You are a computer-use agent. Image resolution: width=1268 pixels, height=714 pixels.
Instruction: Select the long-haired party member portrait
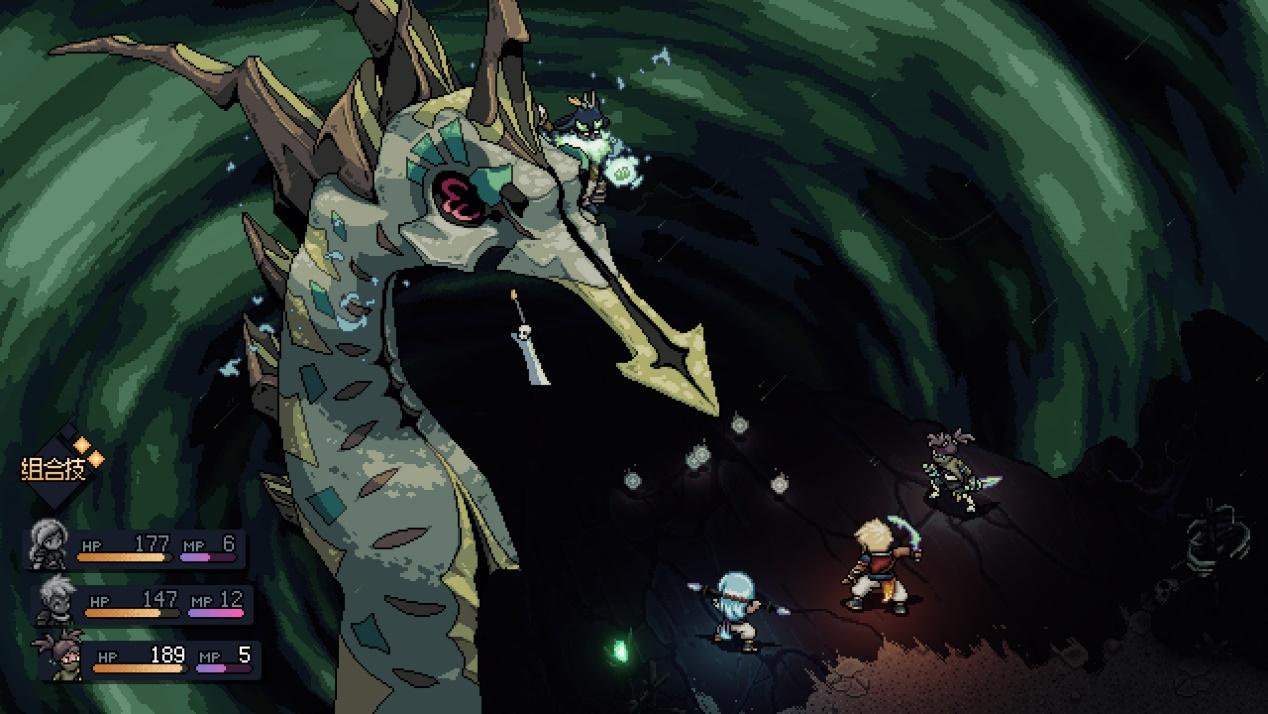point(47,545)
